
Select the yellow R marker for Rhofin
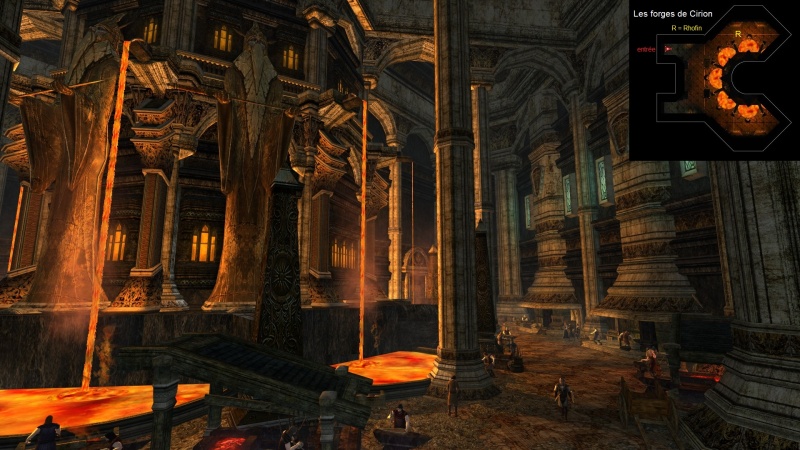click(x=737, y=34)
